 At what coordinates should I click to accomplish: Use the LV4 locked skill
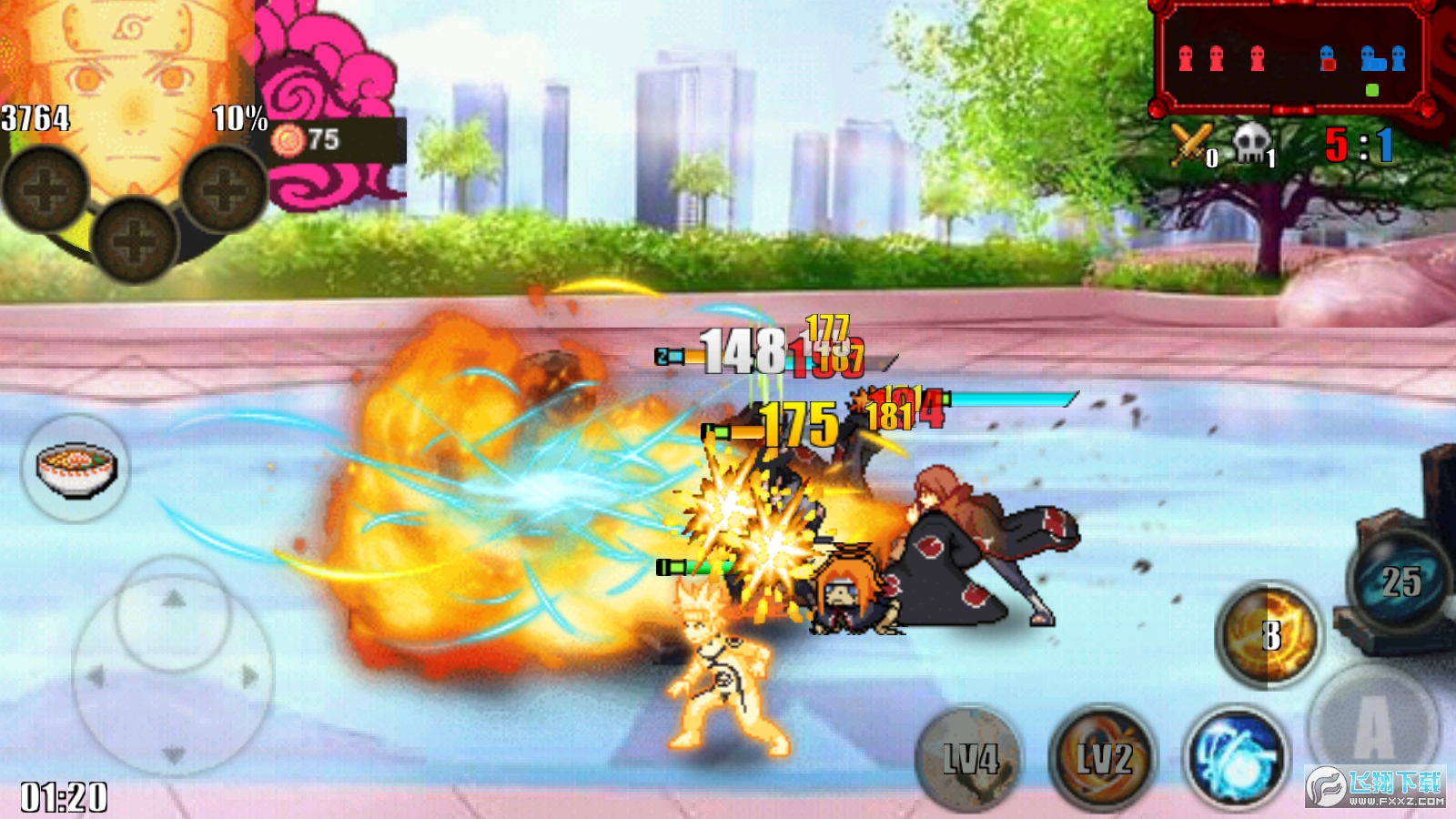pyautogui.click(x=970, y=758)
